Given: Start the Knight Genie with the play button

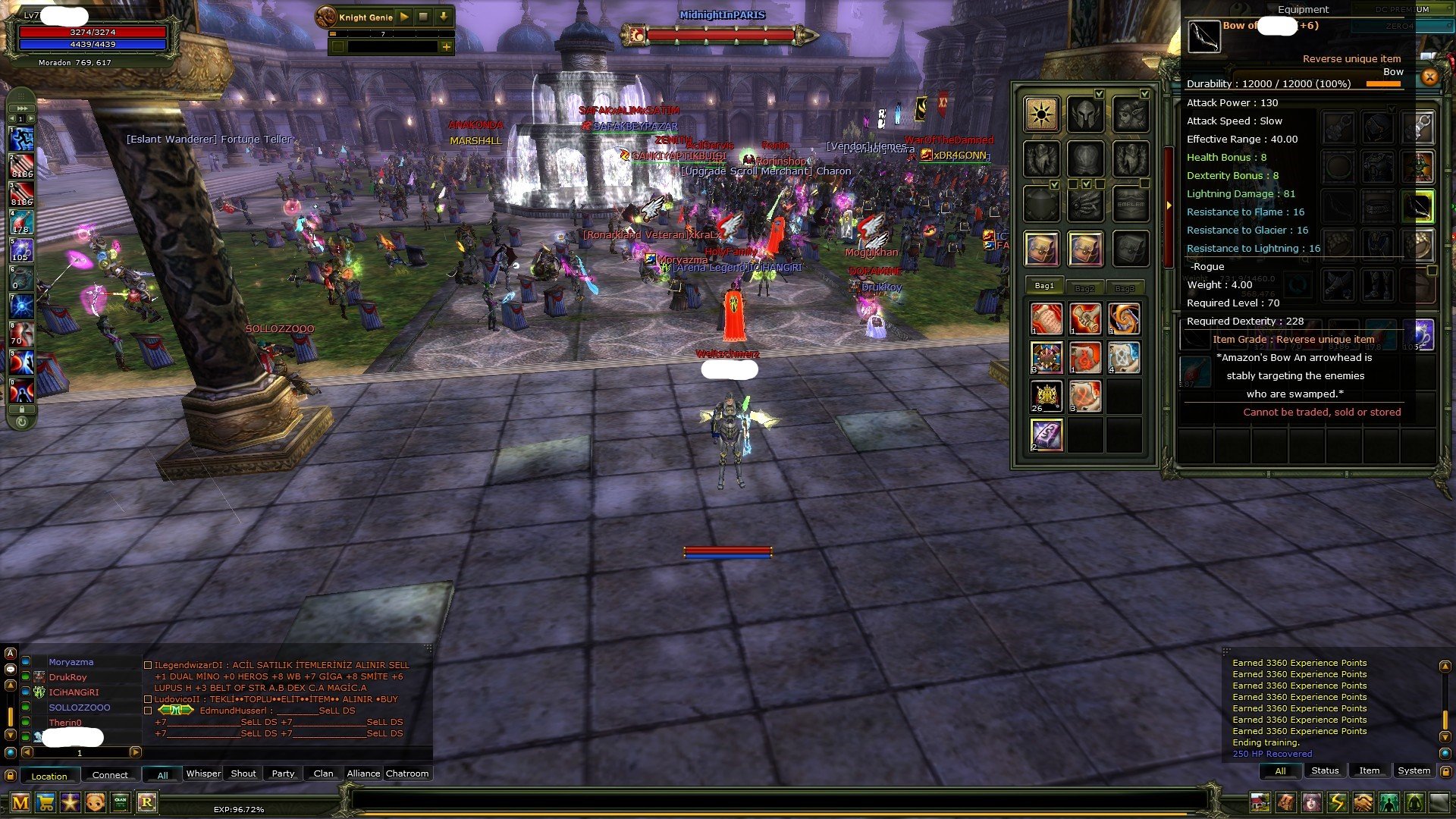Looking at the screenshot, I should coord(404,17).
